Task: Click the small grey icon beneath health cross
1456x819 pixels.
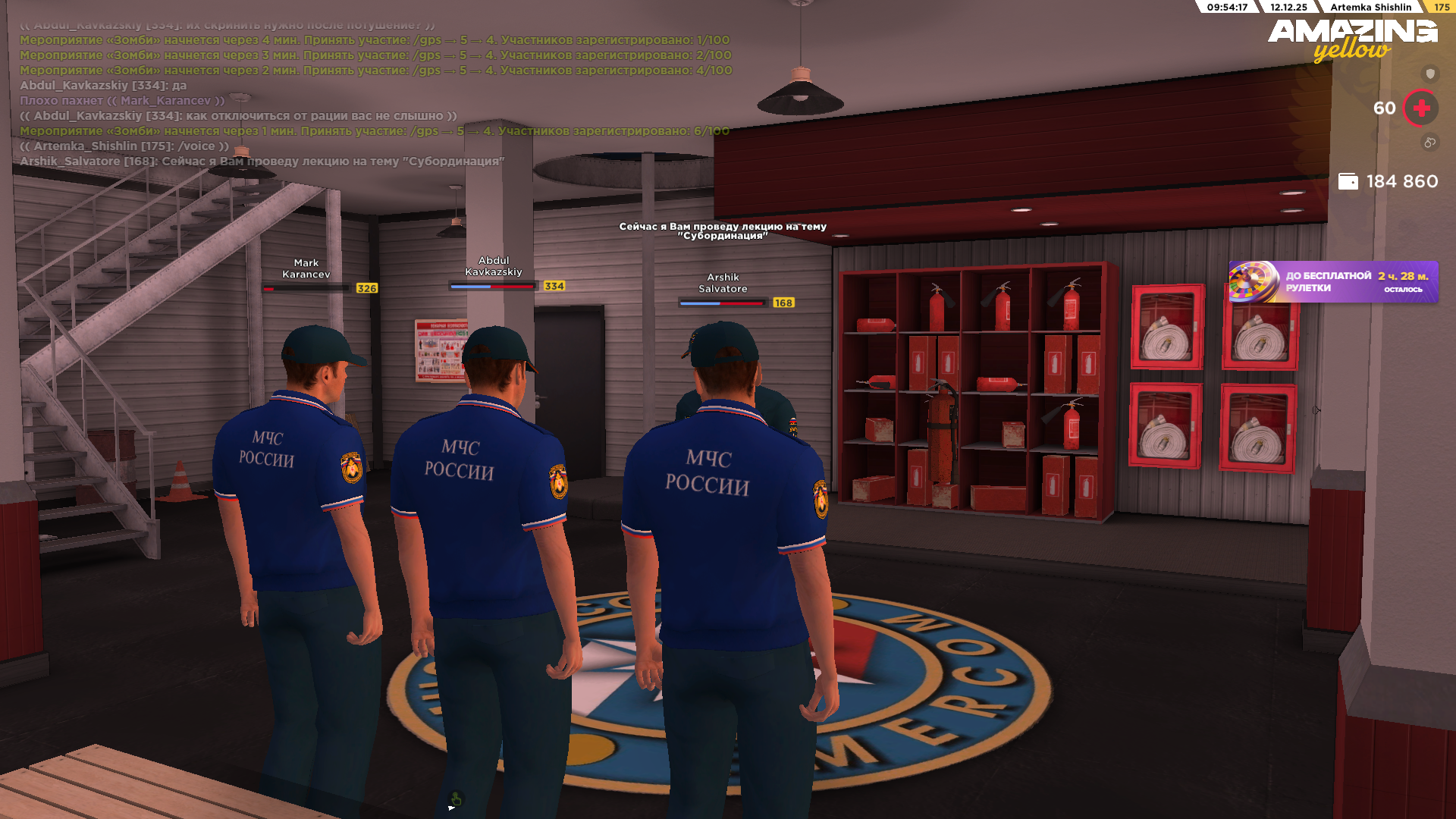Action: tap(1429, 143)
